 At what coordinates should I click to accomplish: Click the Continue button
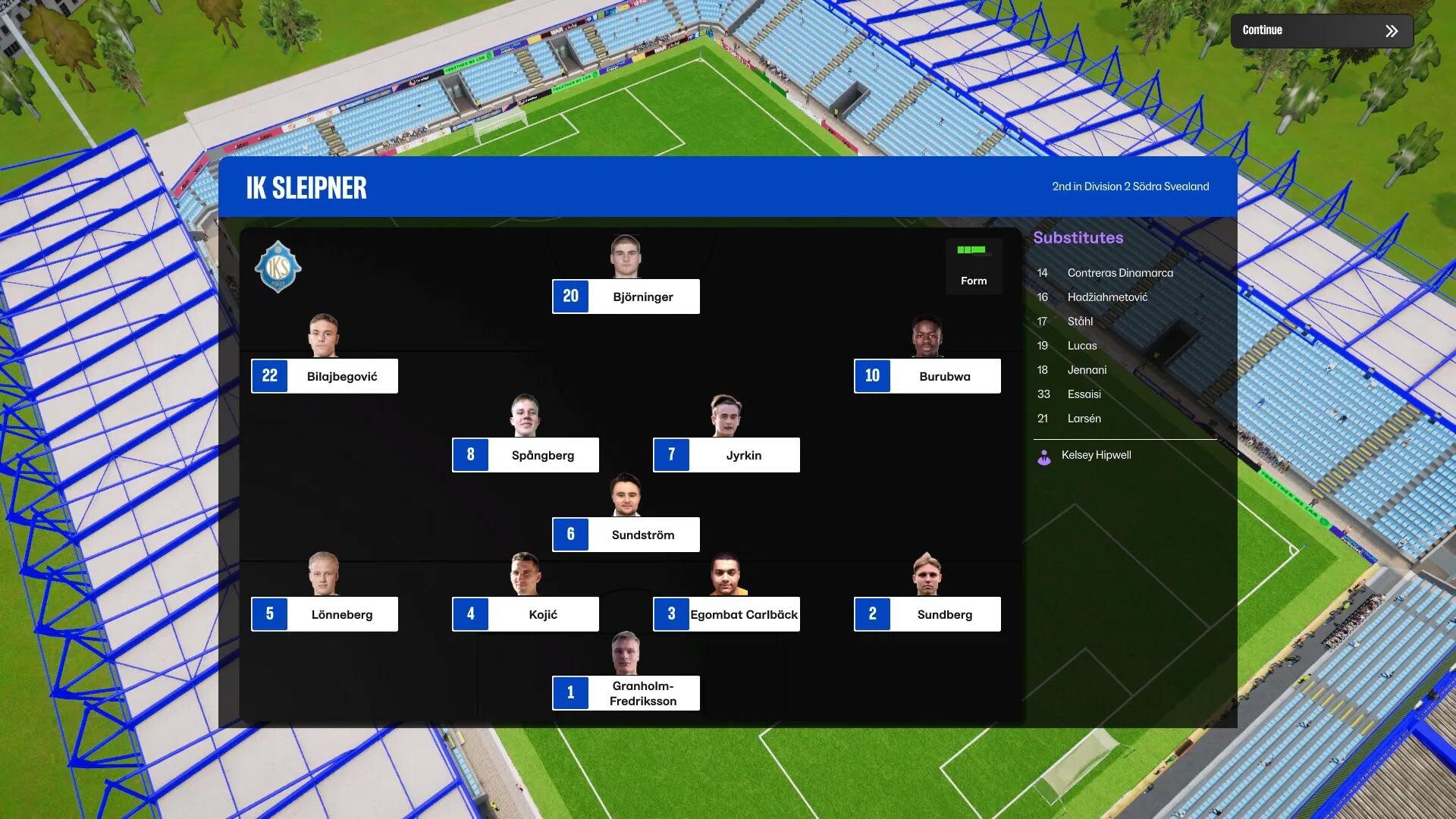(1321, 31)
